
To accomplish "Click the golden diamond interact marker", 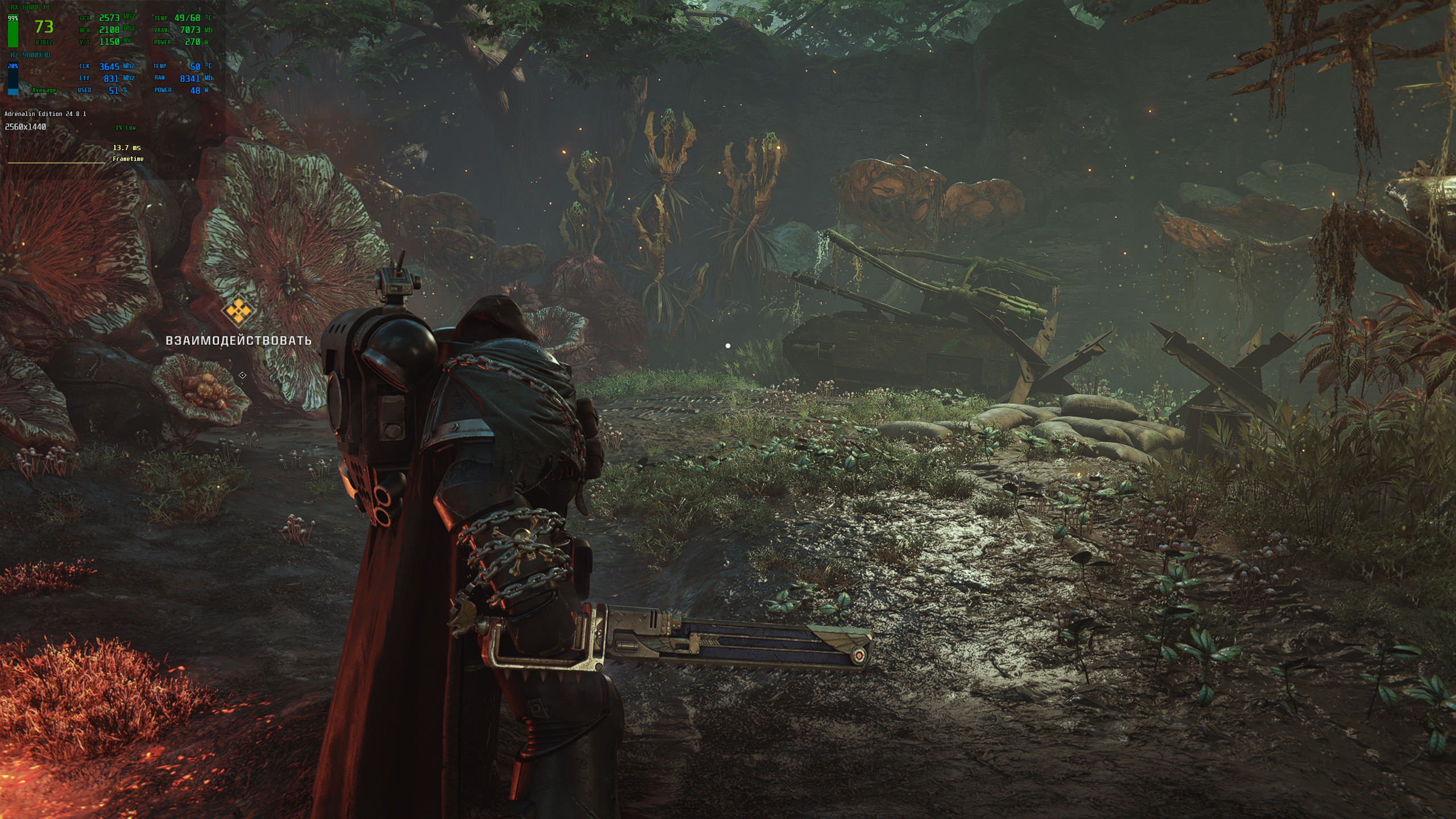I will click(x=238, y=311).
